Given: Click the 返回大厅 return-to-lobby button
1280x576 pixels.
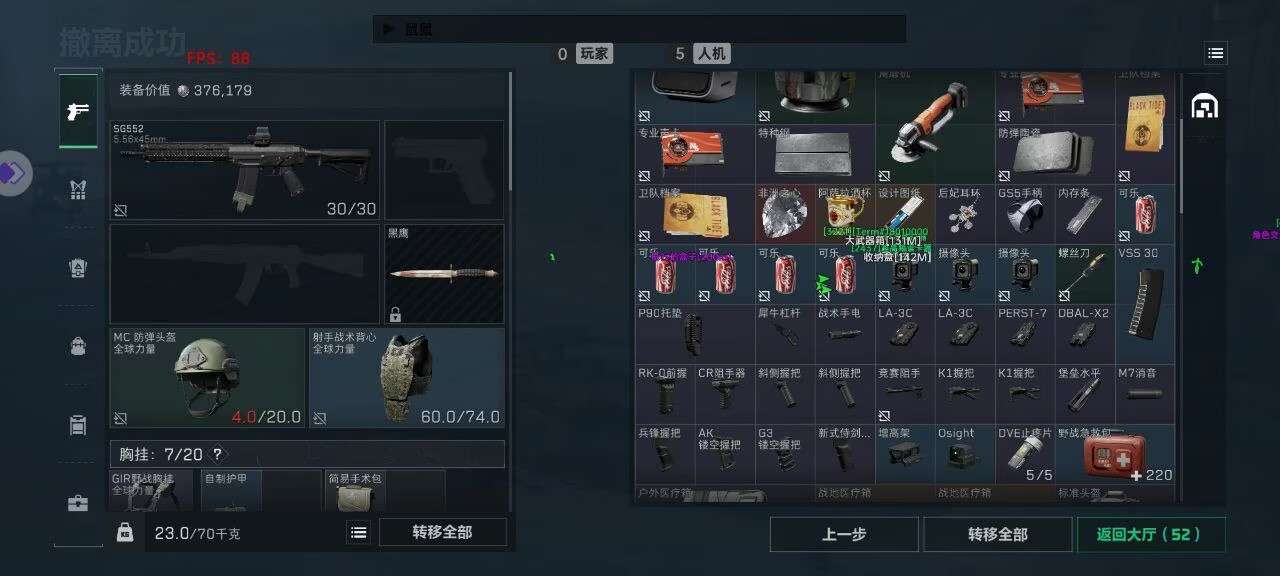Looking at the screenshot, I should point(1148,534).
